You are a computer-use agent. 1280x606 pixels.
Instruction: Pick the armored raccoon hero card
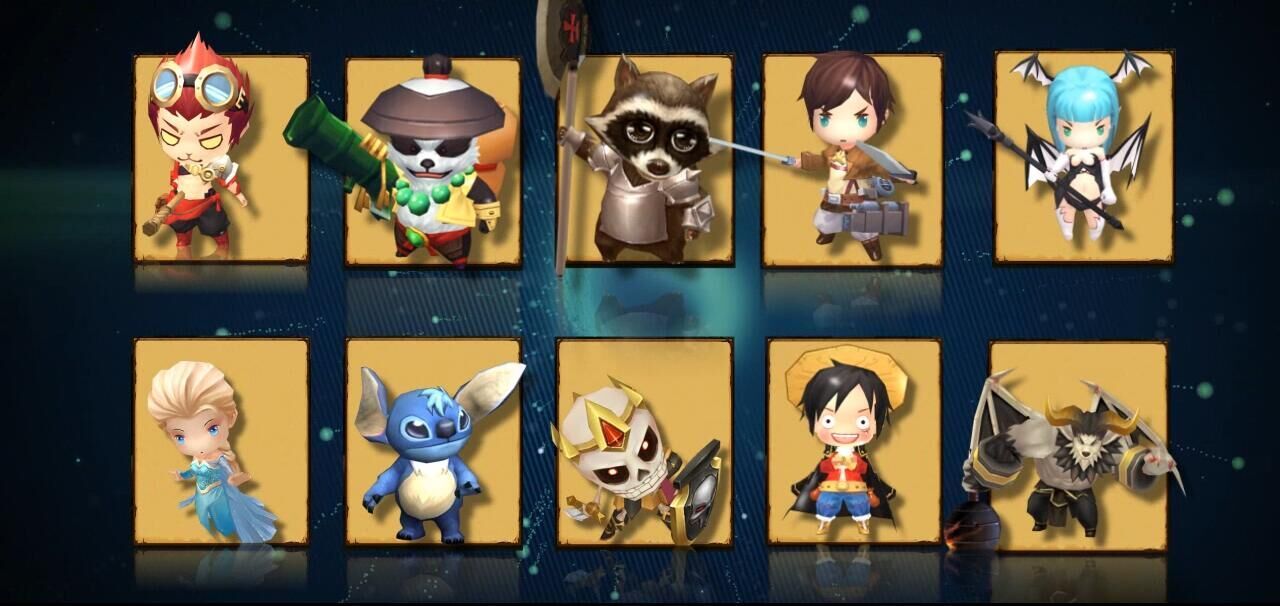(645, 160)
